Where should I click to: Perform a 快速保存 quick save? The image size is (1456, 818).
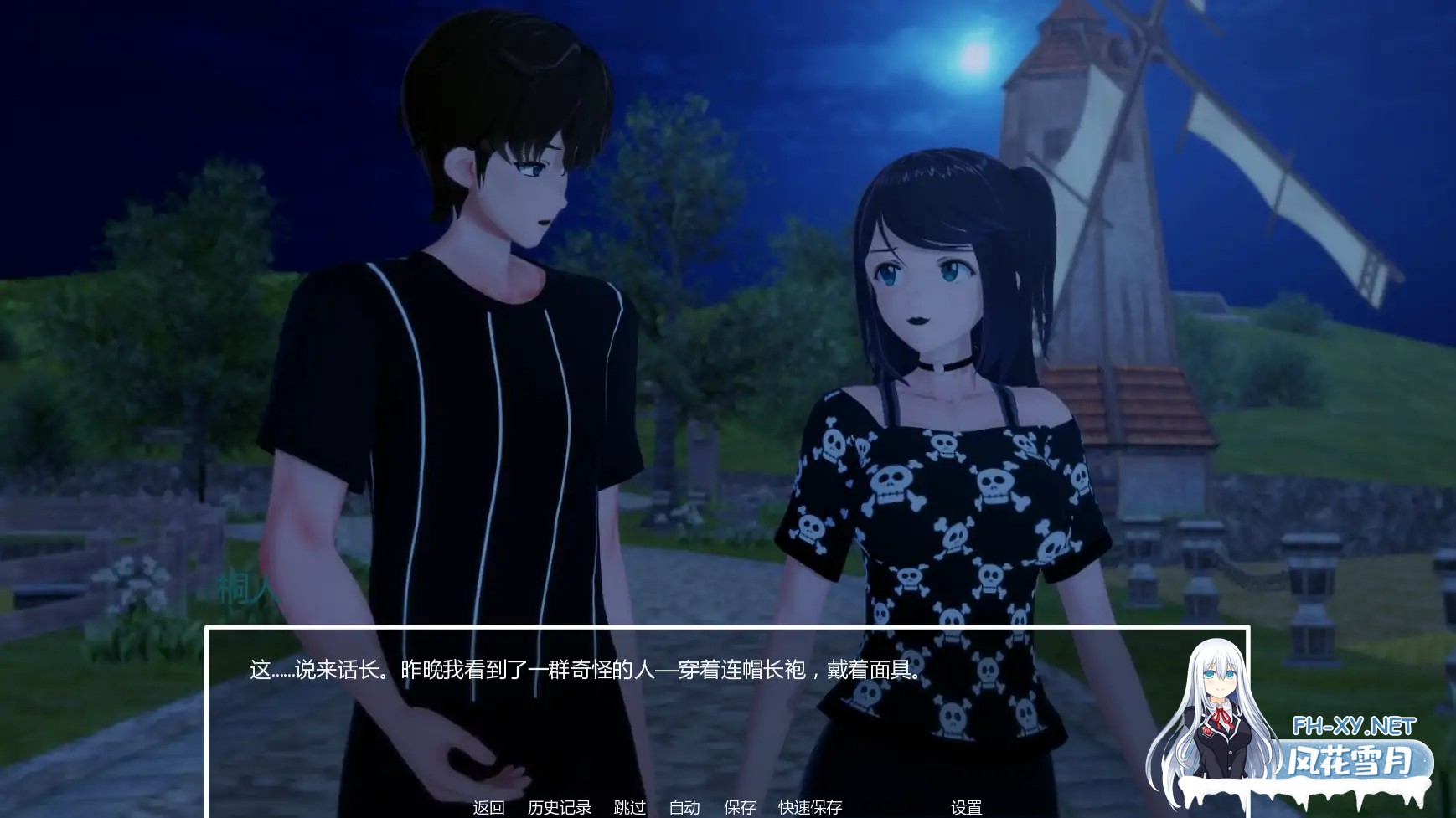click(x=808, y=808)
